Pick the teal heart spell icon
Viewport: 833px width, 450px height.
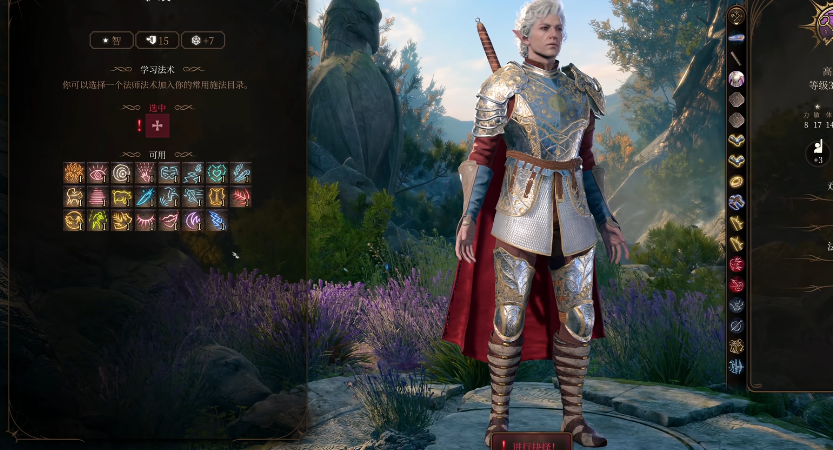pyautogui.click(x=217, y=173)
